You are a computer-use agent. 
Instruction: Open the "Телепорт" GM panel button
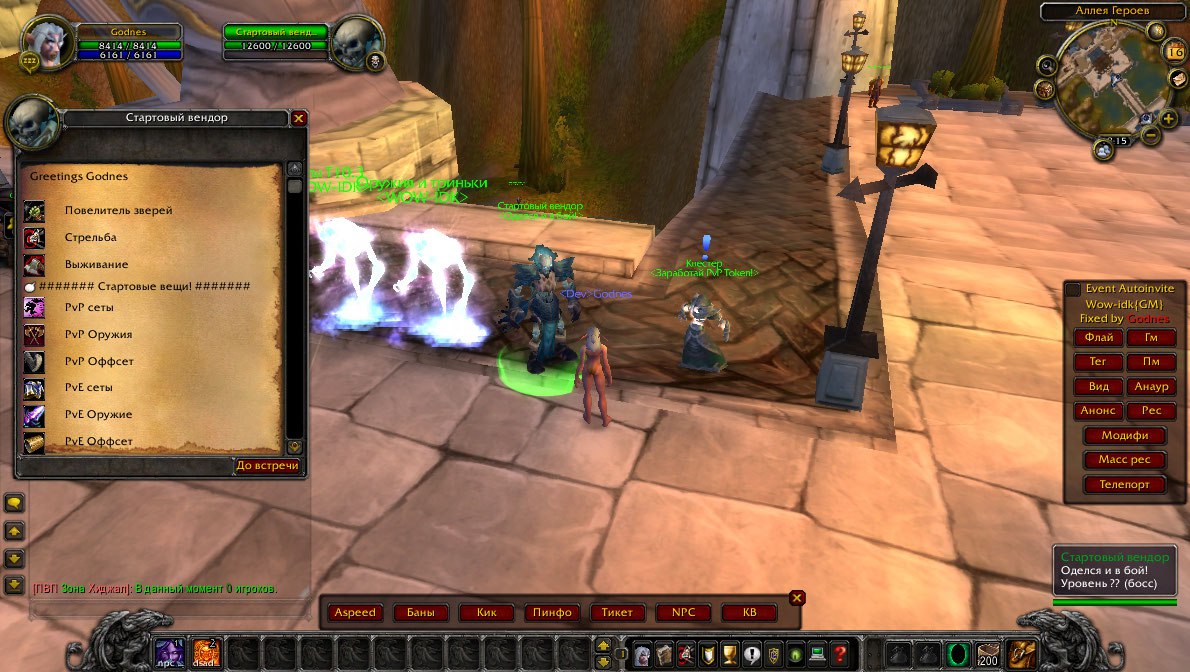tap(1124, 485)
